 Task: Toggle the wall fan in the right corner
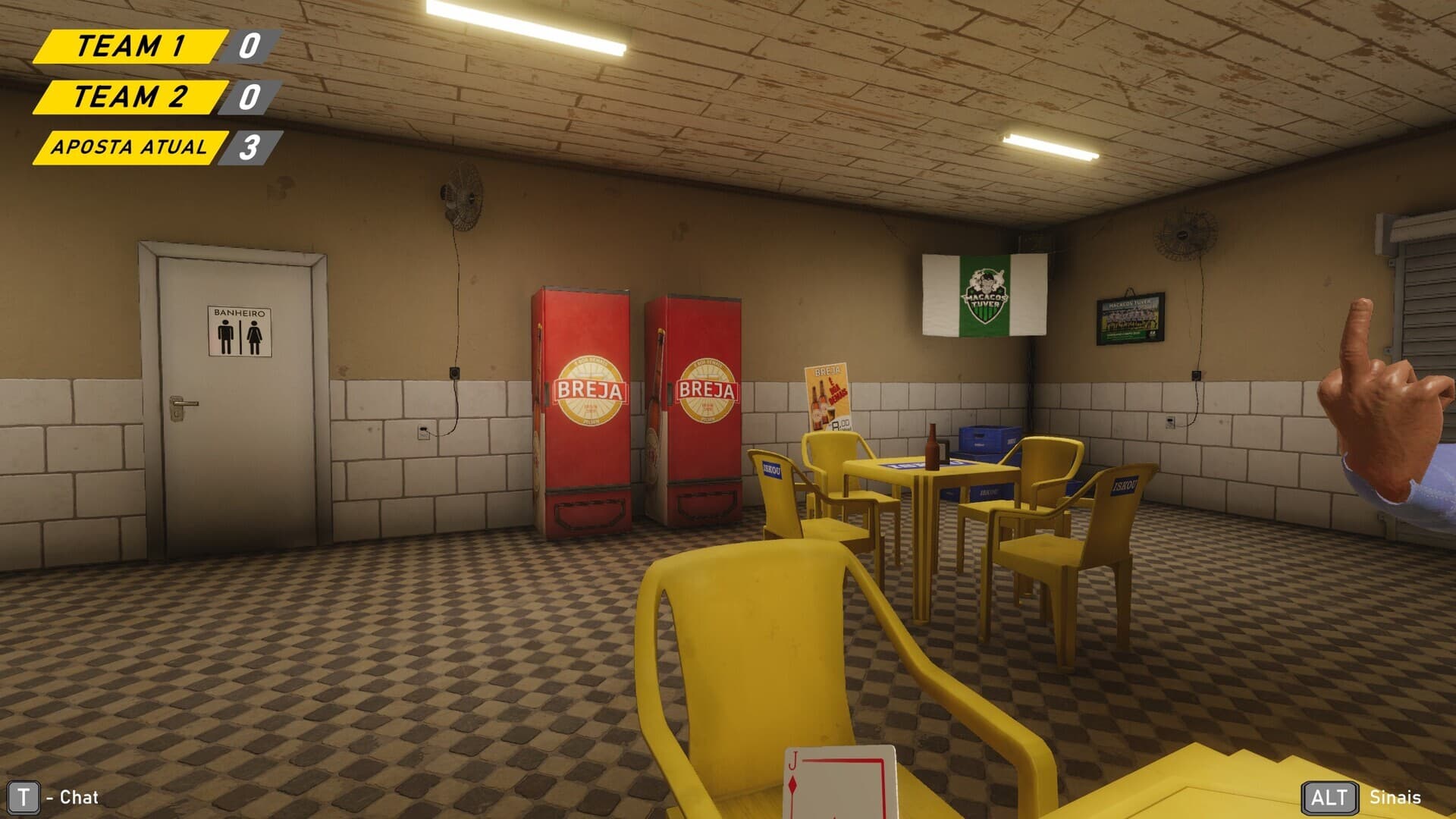[1183, 234]
